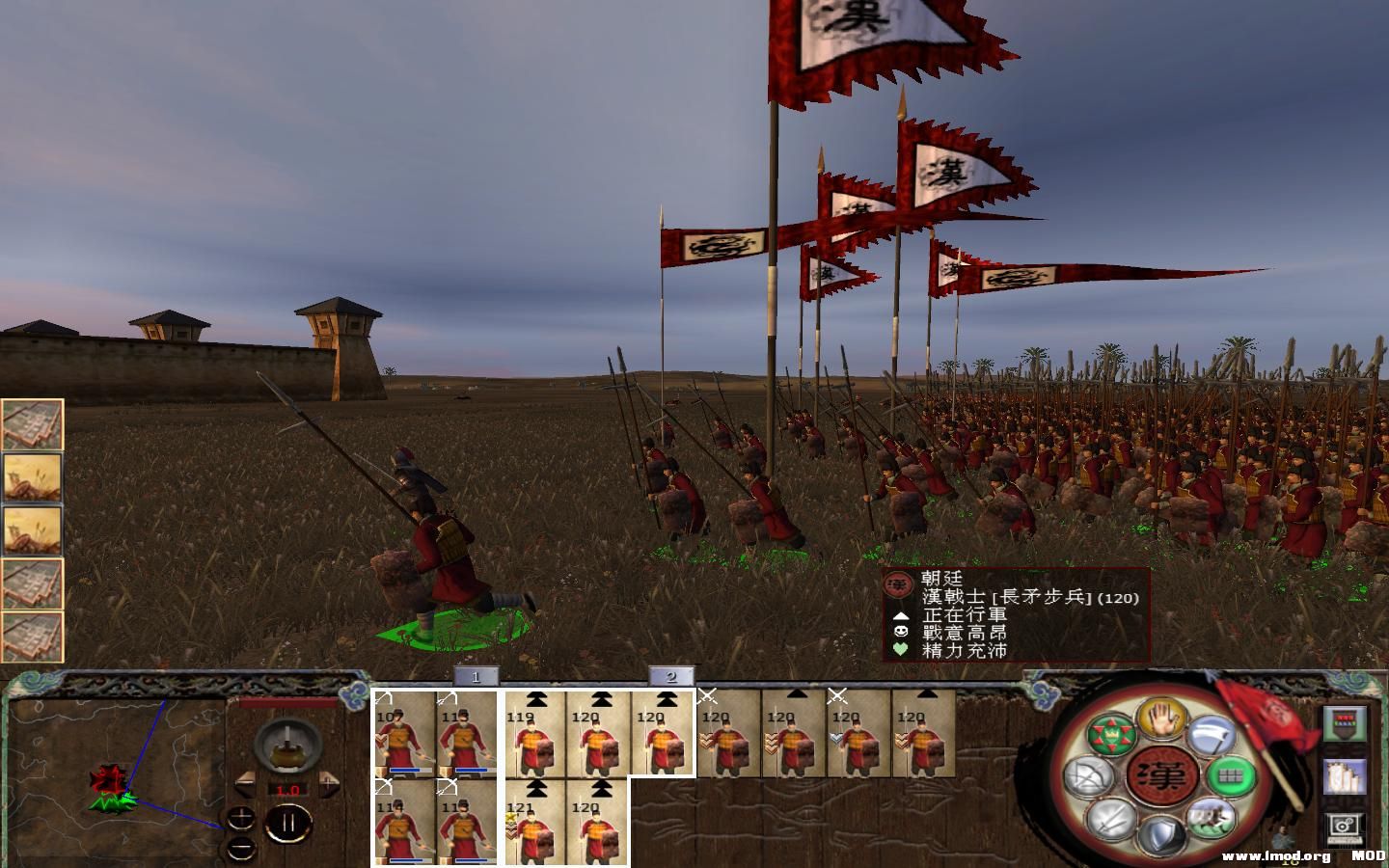This screenshot has width=1389, height=868.
Task: Click the Han emblem at the radial menu center
Action: [1162, 776]
